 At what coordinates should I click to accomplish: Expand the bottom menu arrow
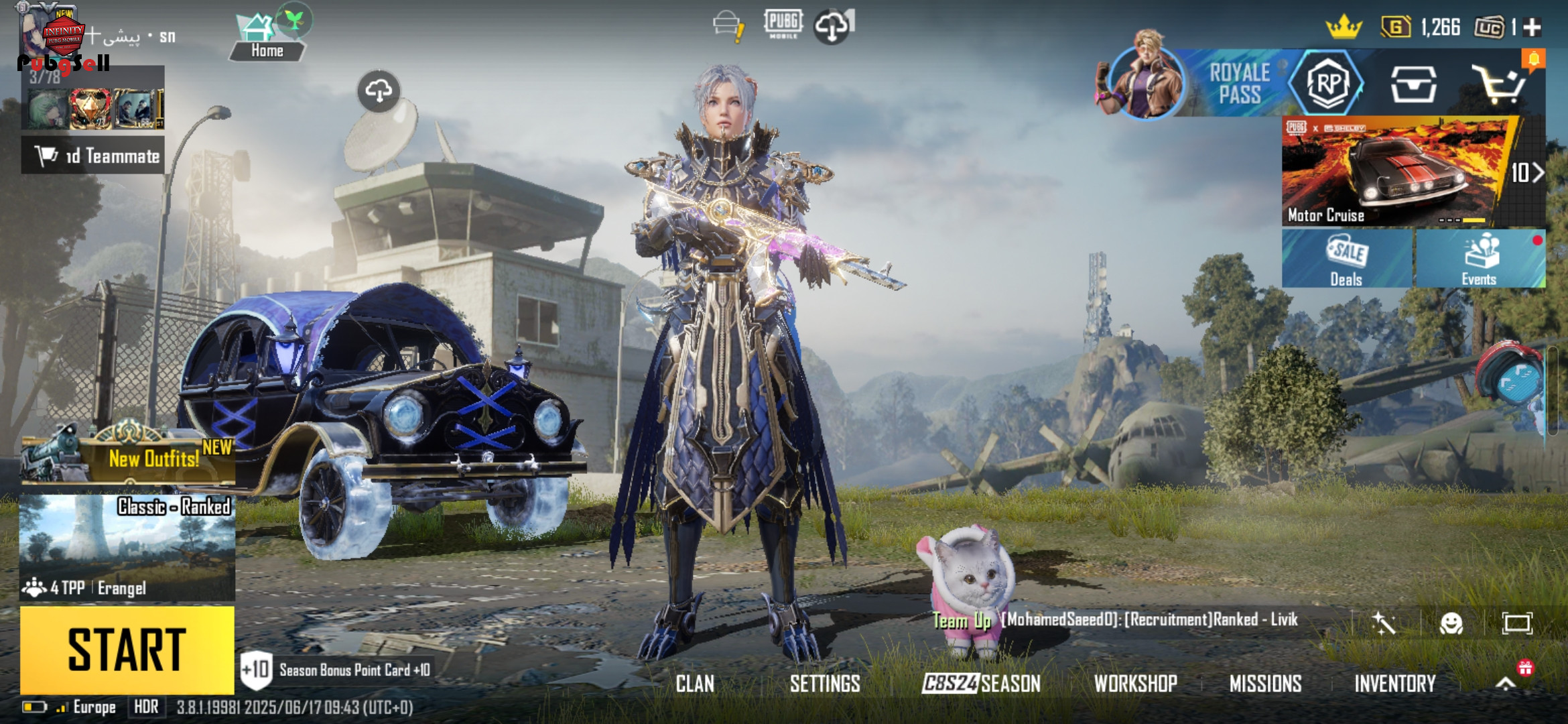(x=1506, y=684)
